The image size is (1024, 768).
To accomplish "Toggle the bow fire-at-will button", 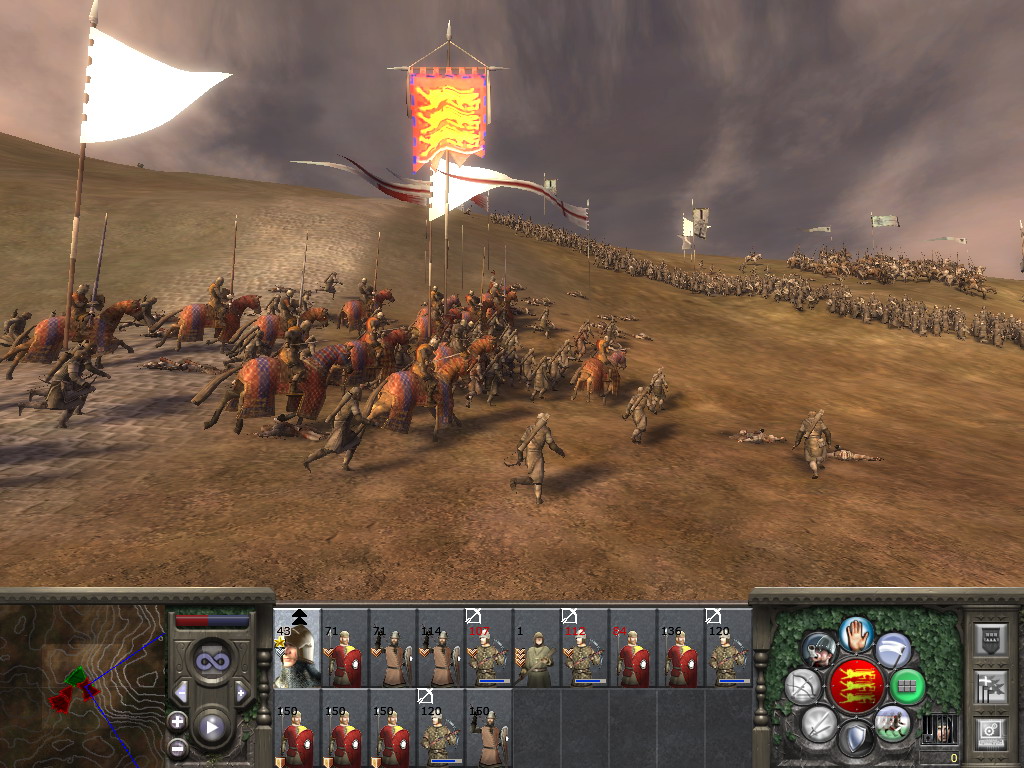I will 803,686.
